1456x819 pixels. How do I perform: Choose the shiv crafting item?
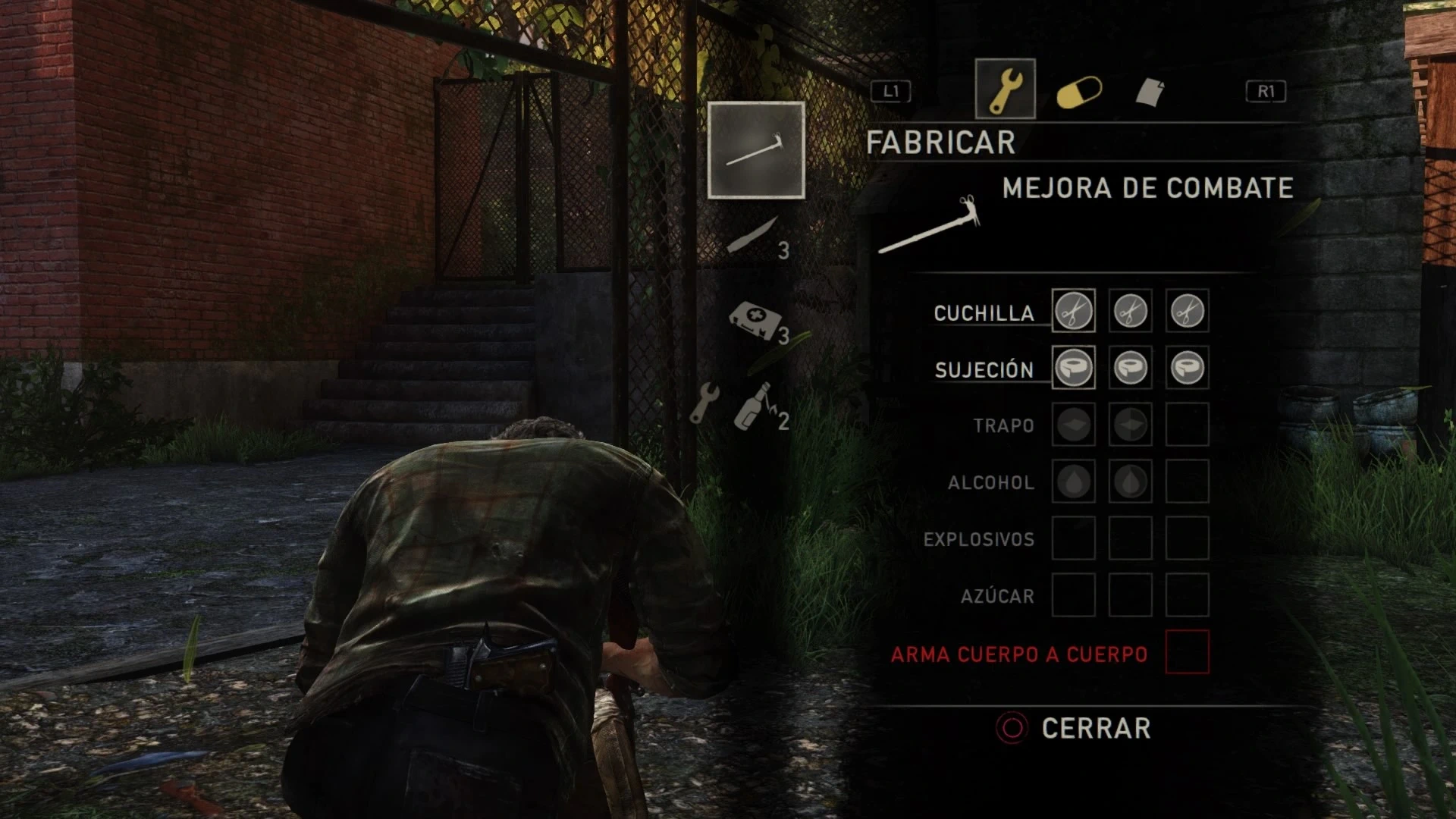(x=754, y=236)
